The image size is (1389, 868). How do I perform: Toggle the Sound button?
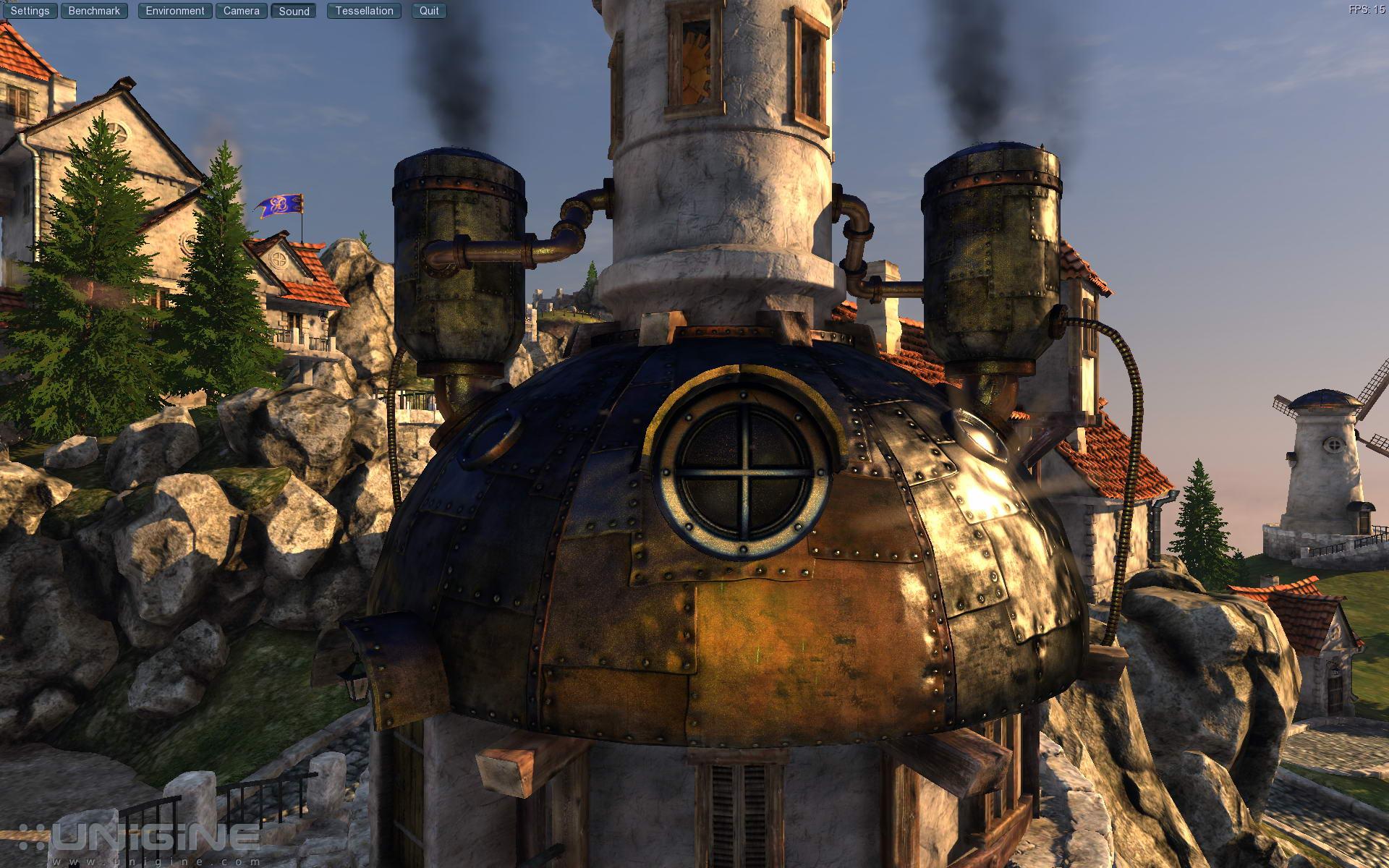[294, 11]
